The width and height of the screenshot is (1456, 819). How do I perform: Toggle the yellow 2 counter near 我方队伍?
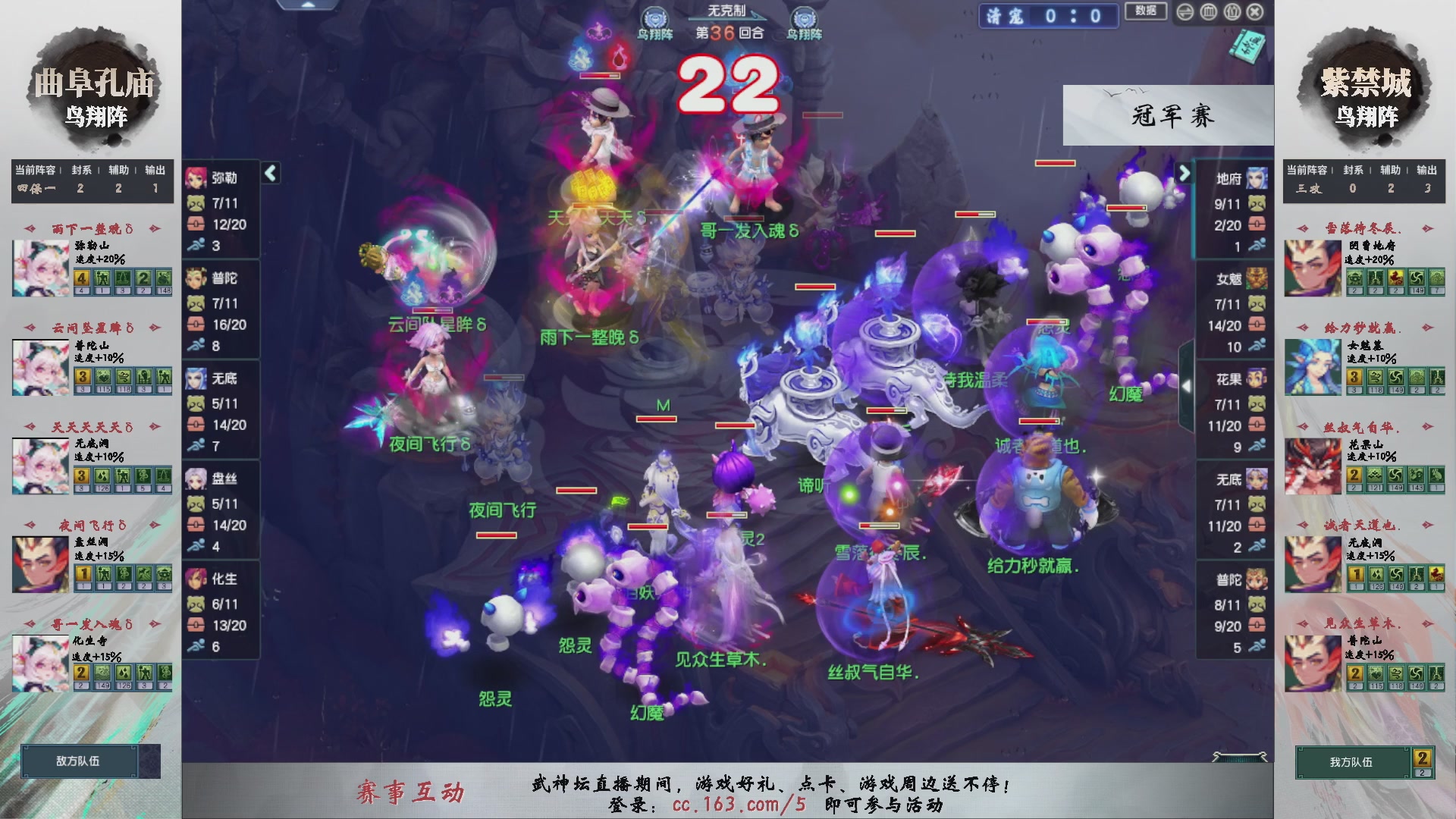[x=1421, y=758]
